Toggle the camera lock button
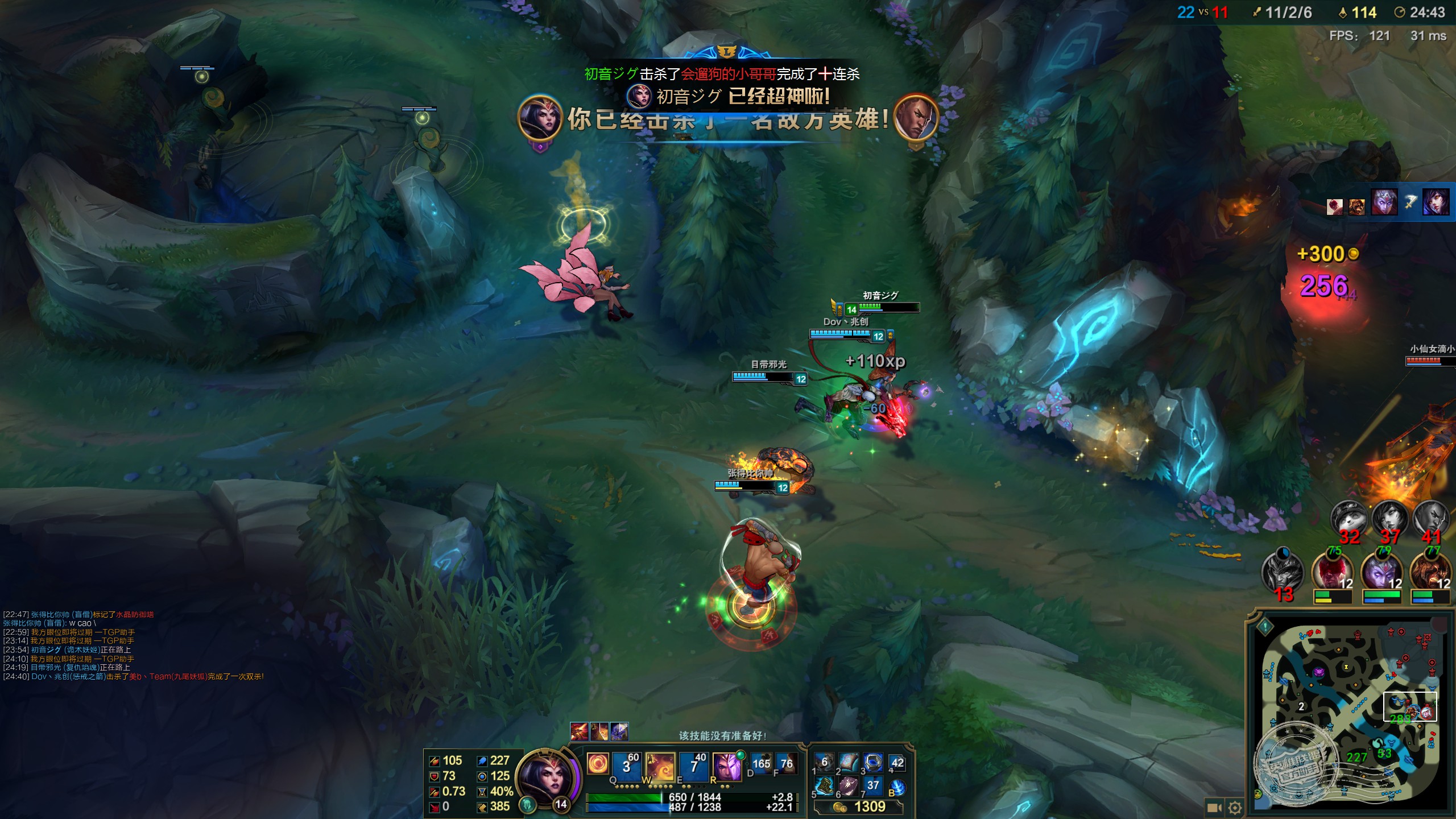The height and width of the screenshot is (819, 1456). coord(1214,808)
